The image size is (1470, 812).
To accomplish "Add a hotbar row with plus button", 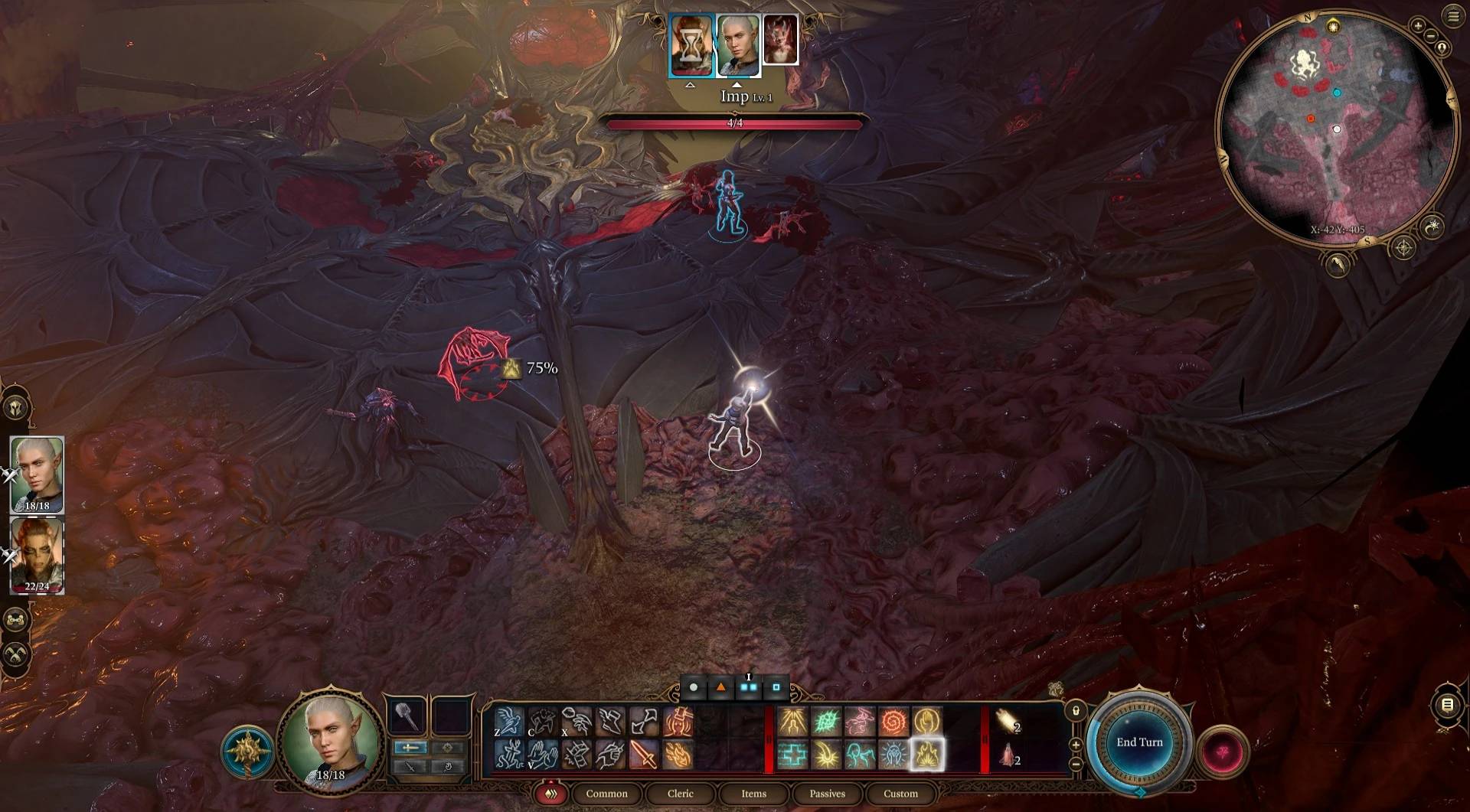I will coord(1076,745).
